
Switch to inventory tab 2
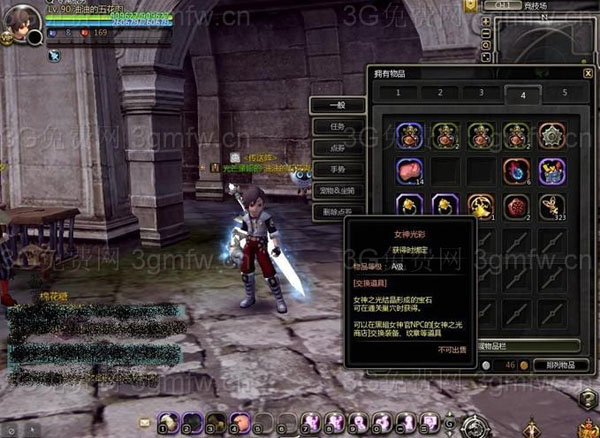[439, 93]
